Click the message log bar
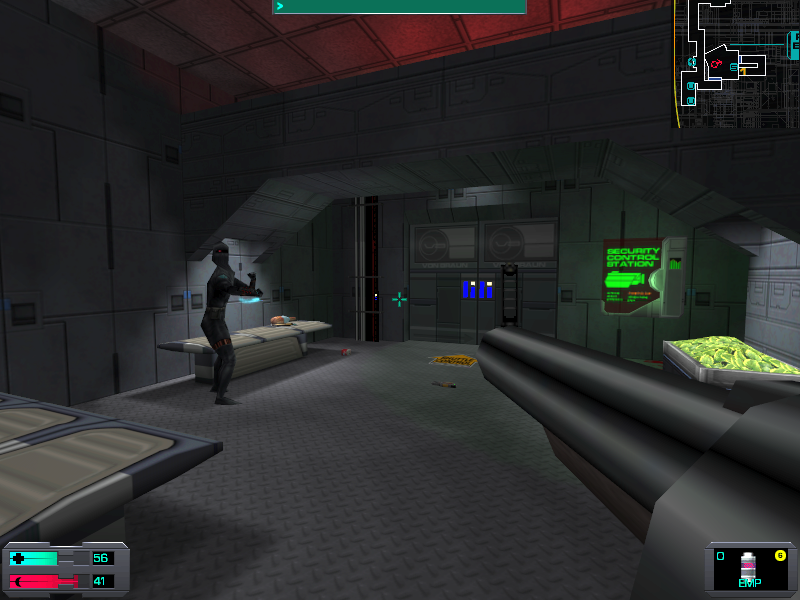The width and height of the screenshot is (800, 600). [400, 7]
